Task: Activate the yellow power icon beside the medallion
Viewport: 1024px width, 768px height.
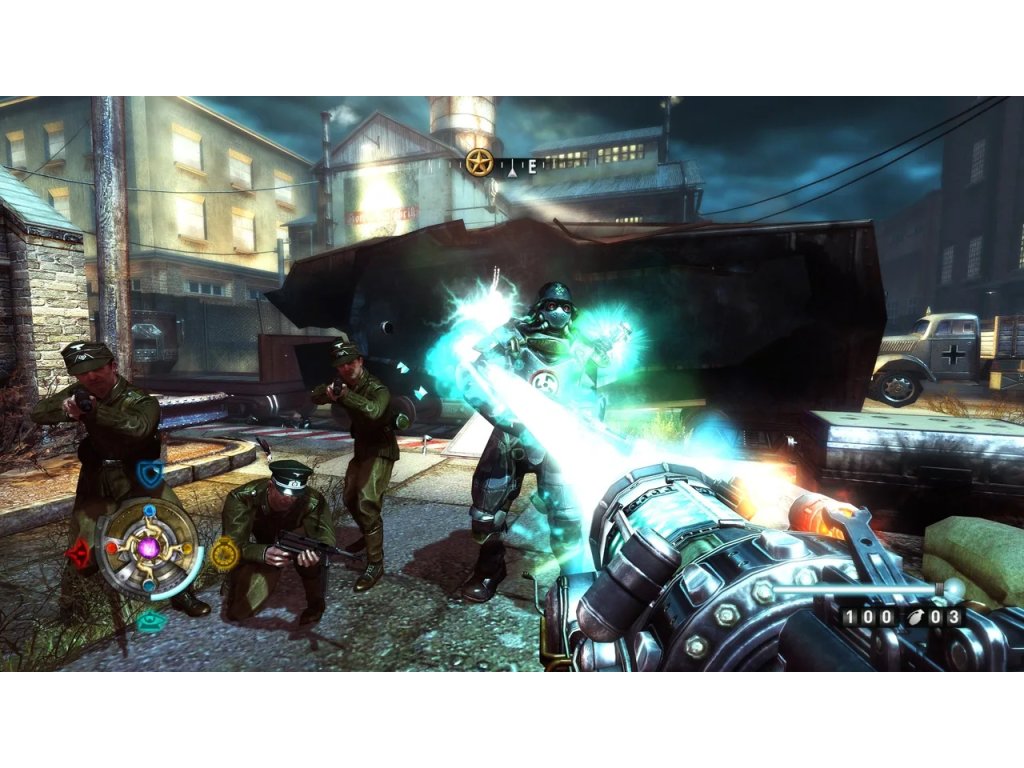Action: pos(226,553)
